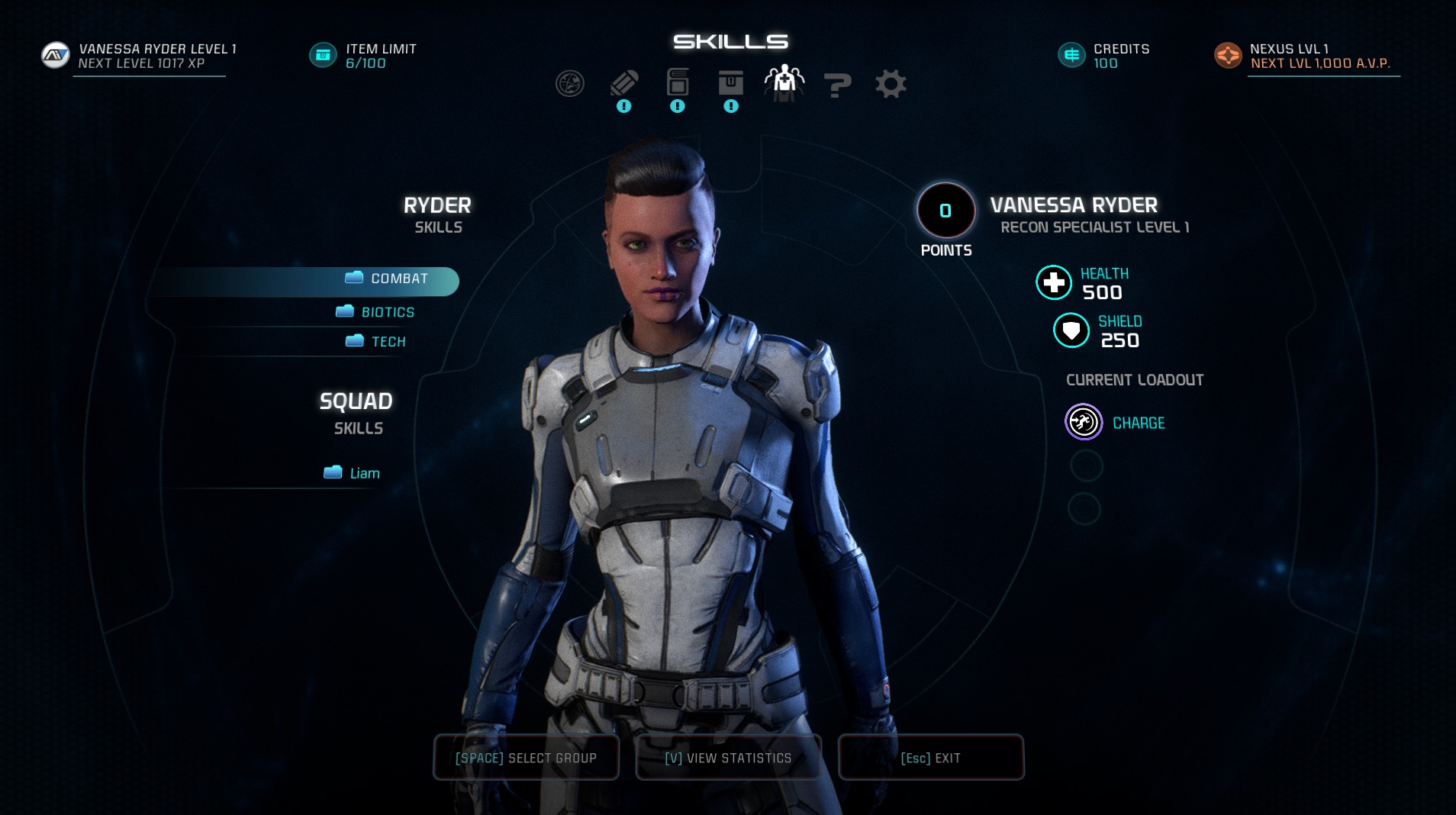
Task: Switch to the codex tab
Action: (678, 82)
